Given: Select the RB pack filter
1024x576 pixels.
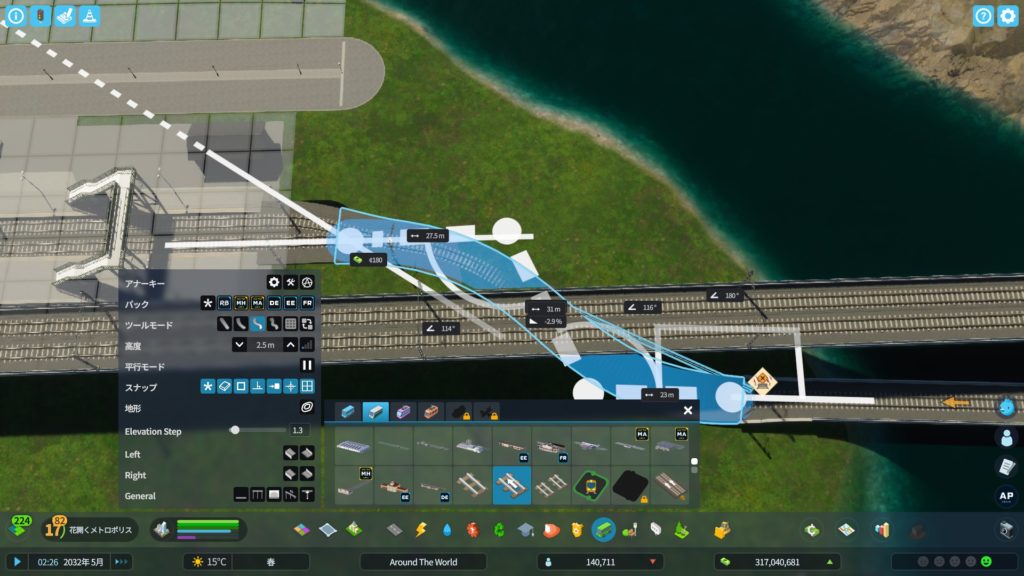Looking at the screenshot, I should 225,303.
